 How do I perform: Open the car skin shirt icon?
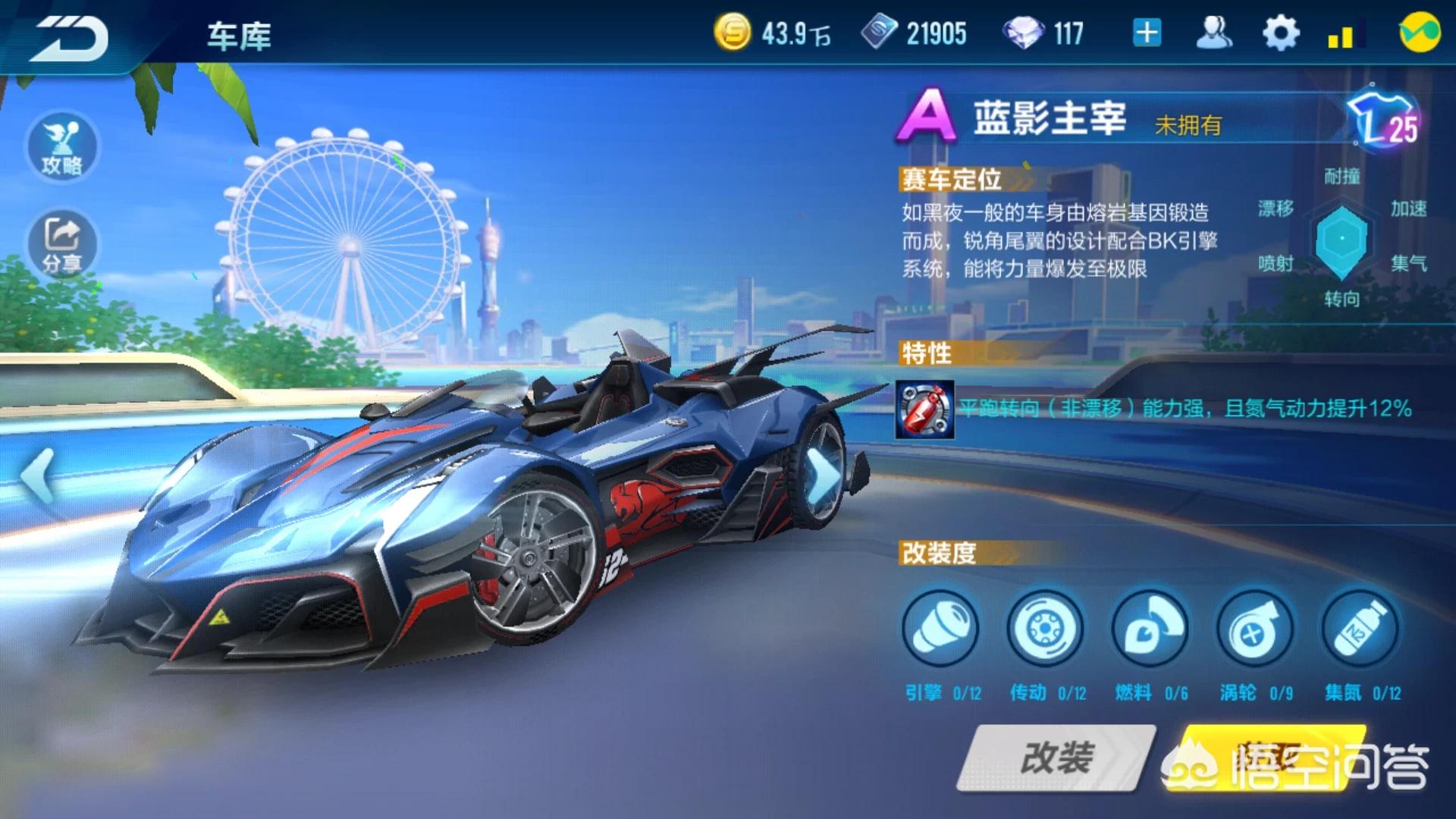click(1384, 121)
